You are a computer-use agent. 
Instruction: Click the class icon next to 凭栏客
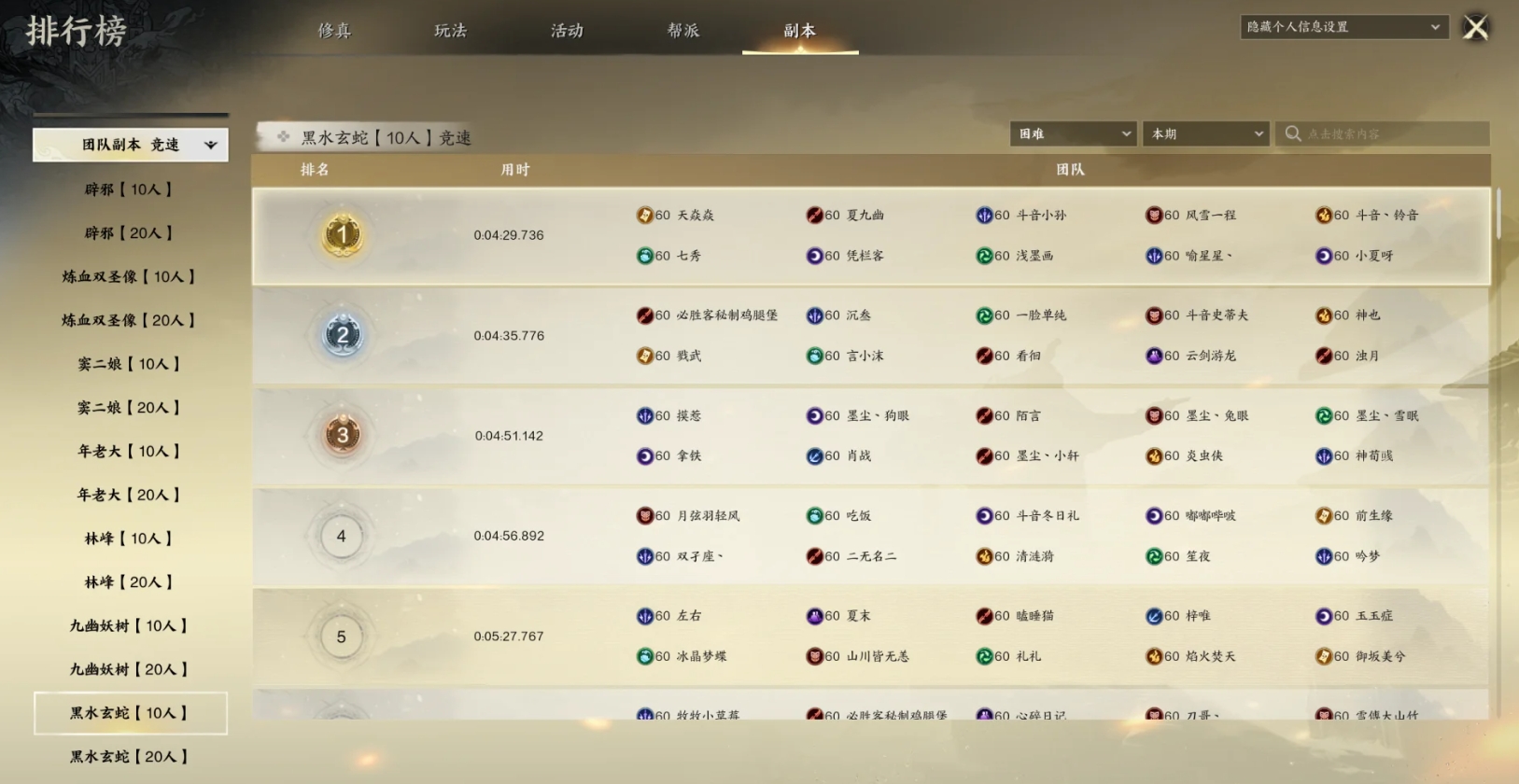pyautogui.click(x=813, y=255)
